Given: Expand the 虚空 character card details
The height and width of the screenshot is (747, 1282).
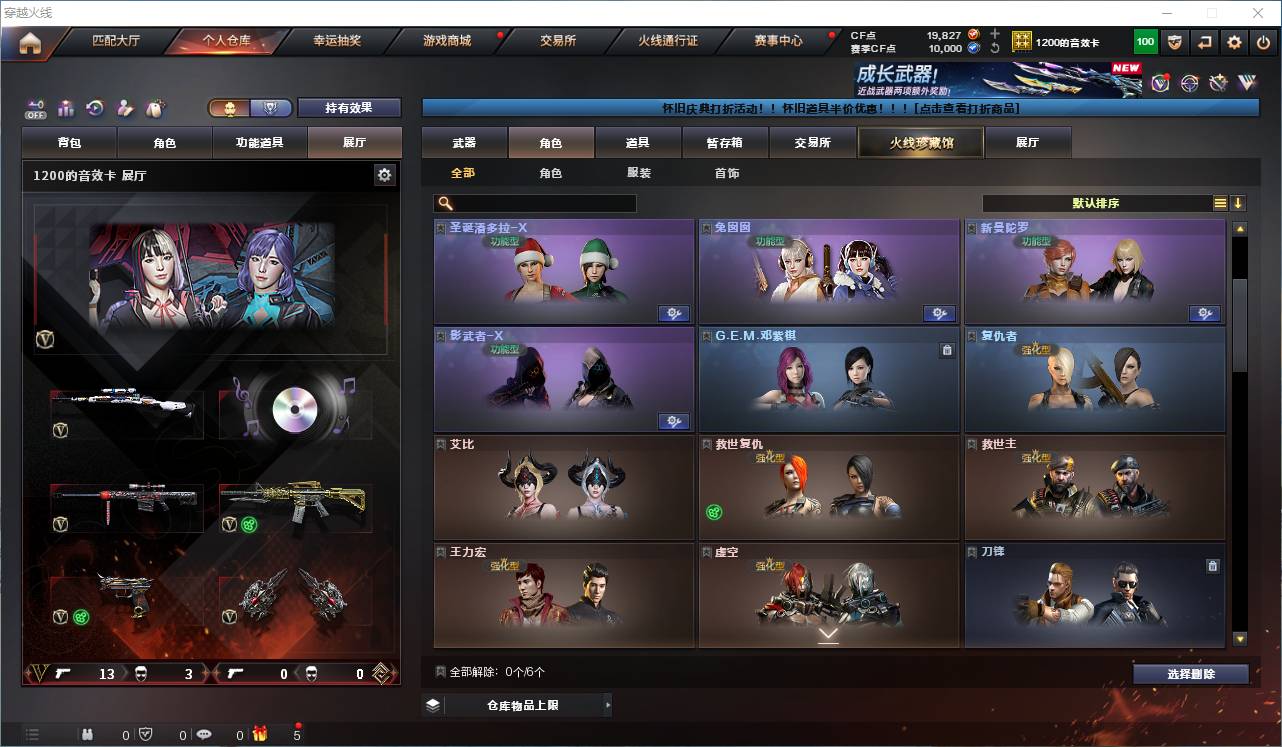Looking at the screenshot, I should (x=827, y=634).
